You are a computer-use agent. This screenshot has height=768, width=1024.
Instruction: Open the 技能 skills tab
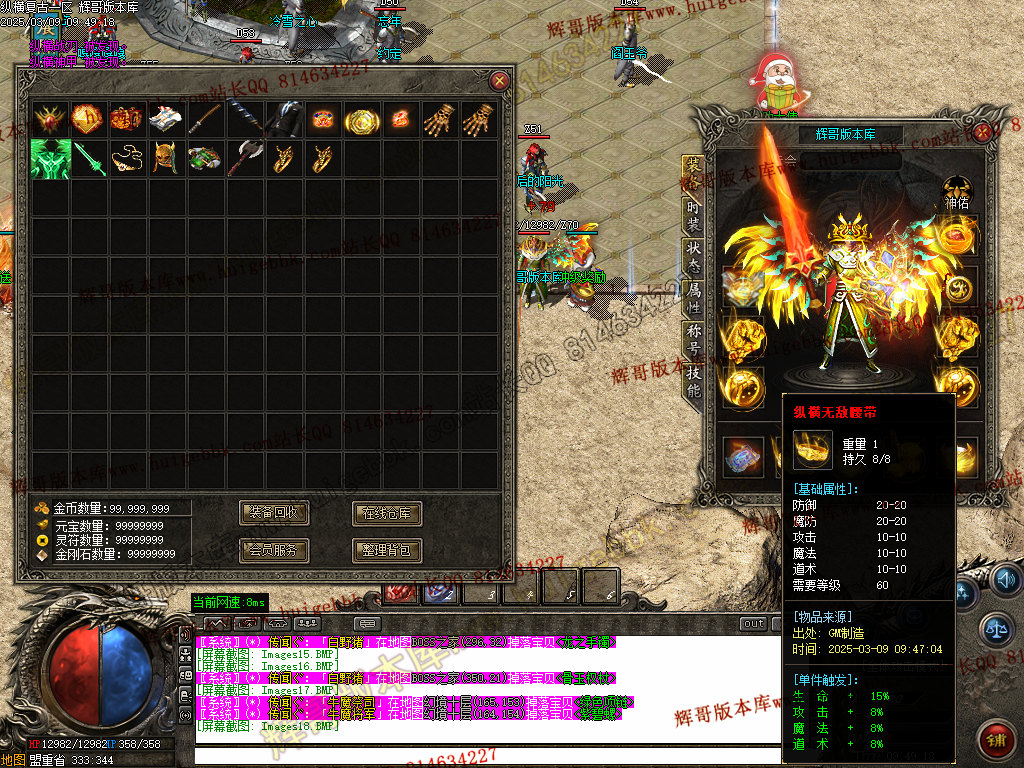[x=693, y=381]
